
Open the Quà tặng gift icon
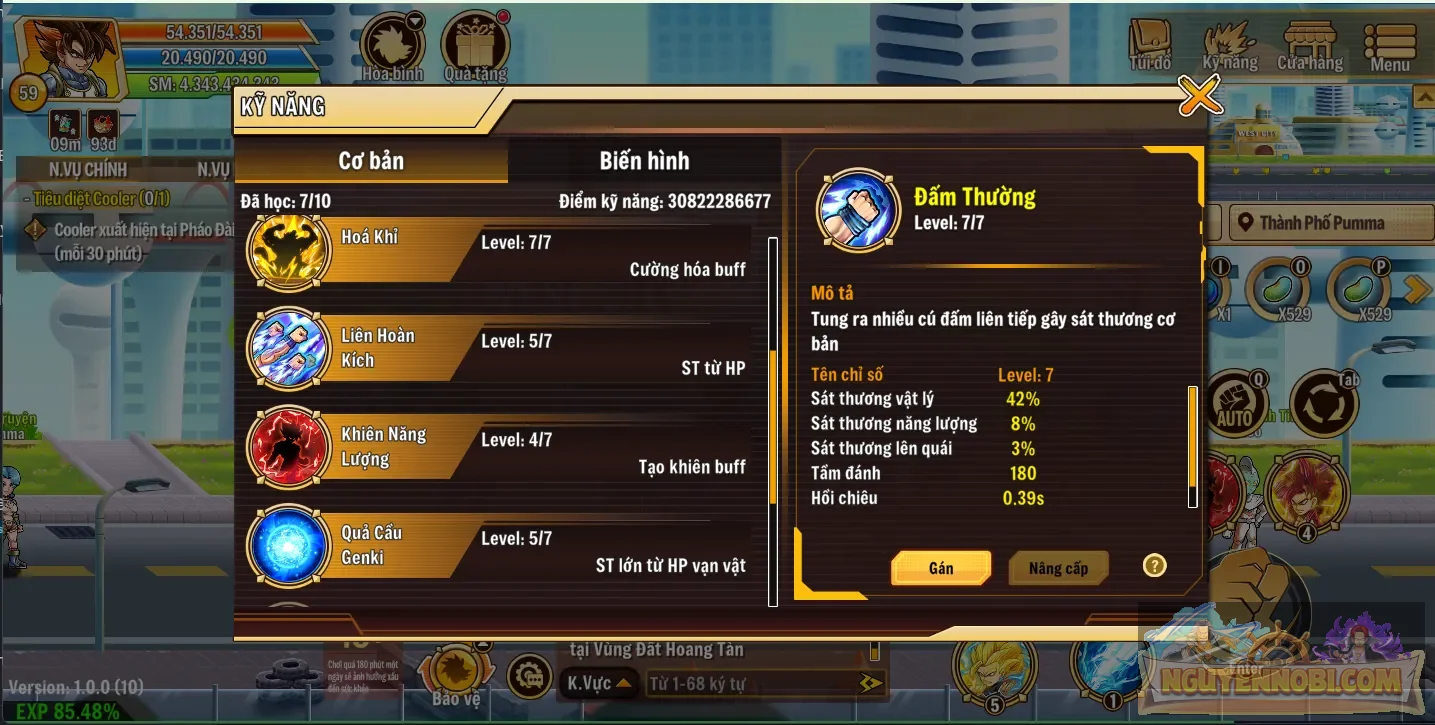click(x=475, y=40)
